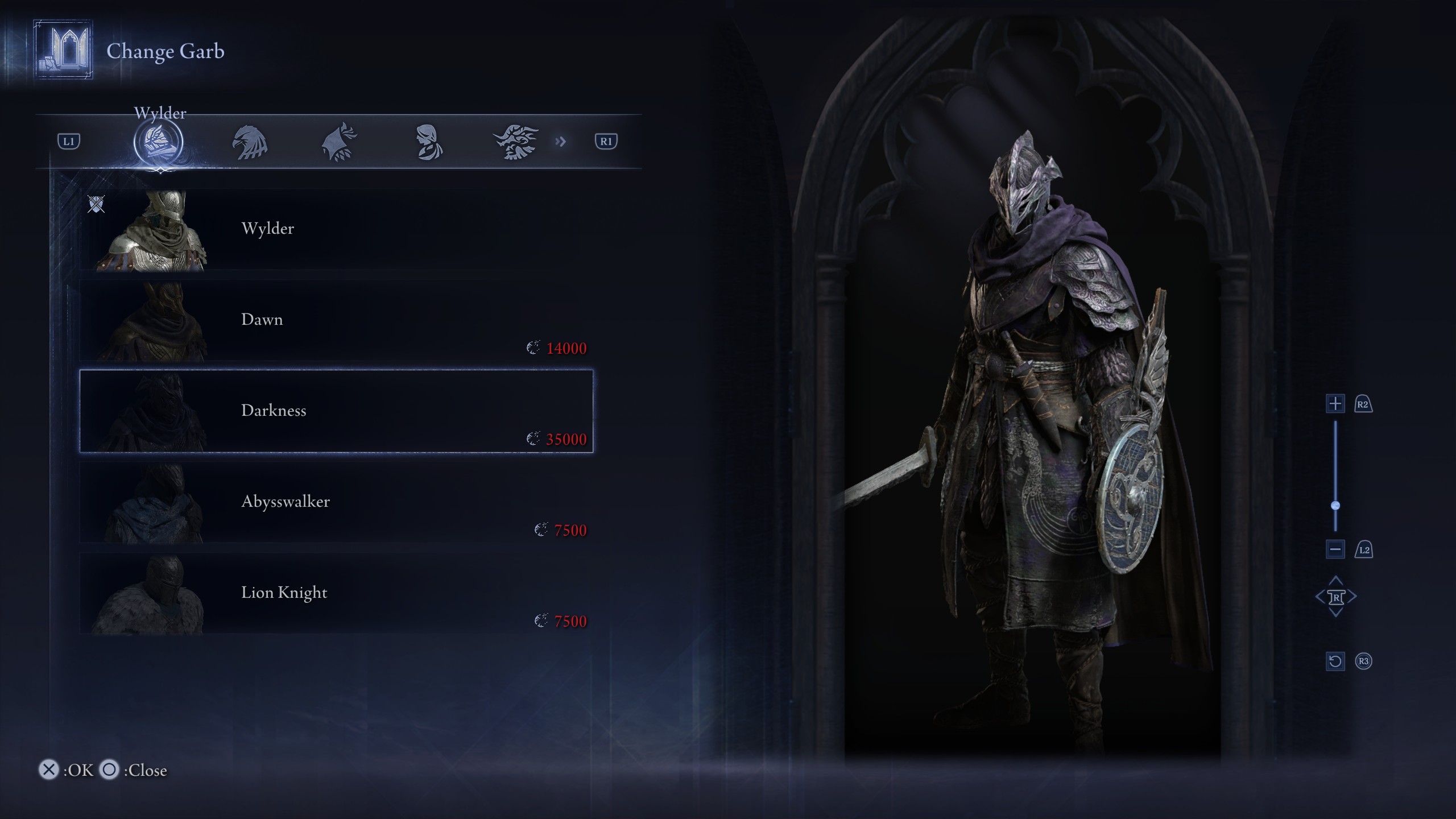Viewport: 1456px width, 819px height.
Task: Reset the camera view icon
Action: tap(1335, 661)
